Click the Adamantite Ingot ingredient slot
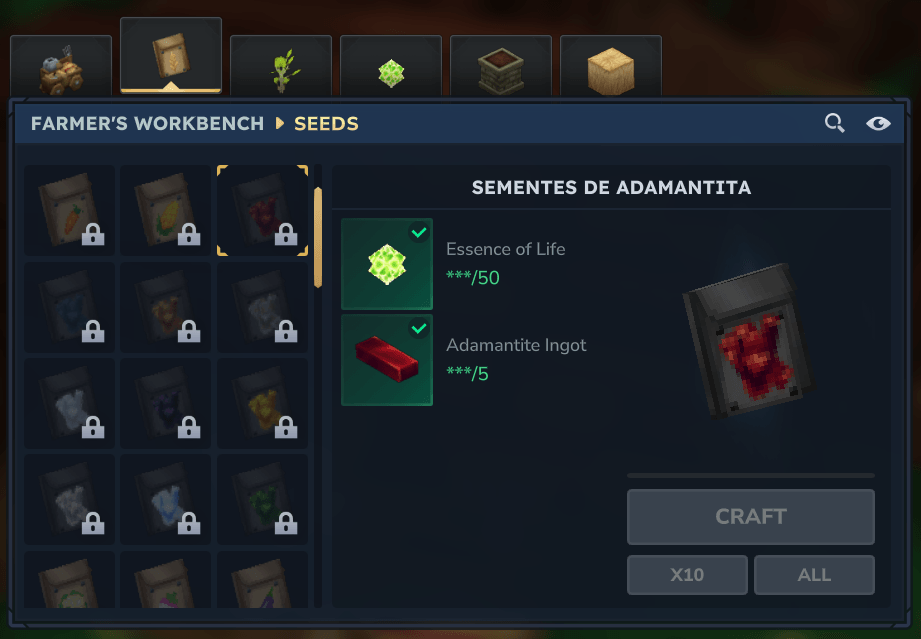Screen dimensions: 921x639 coord(387,360)
